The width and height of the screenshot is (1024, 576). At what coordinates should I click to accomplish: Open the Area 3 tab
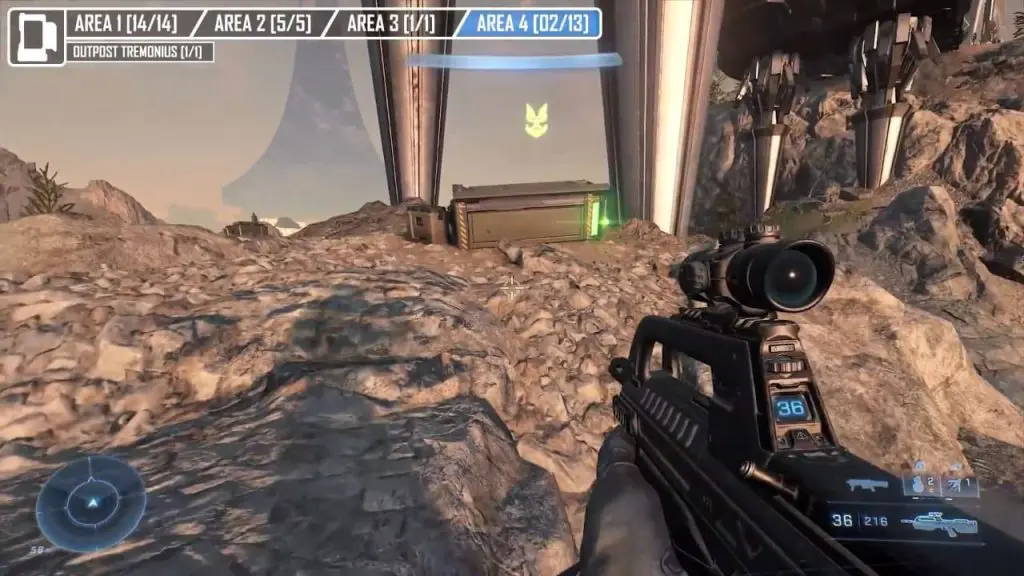click(x=390, y=23)
